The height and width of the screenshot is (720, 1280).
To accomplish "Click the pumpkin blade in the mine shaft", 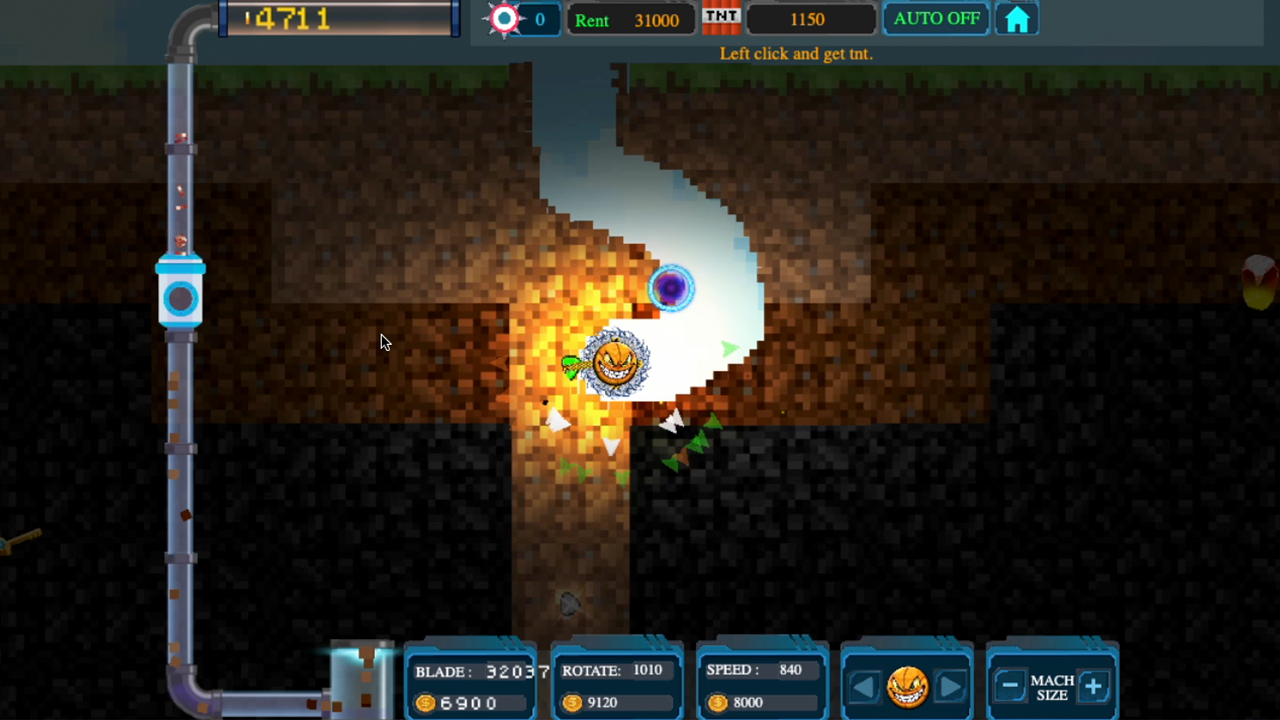I will [x=615, y=363].
